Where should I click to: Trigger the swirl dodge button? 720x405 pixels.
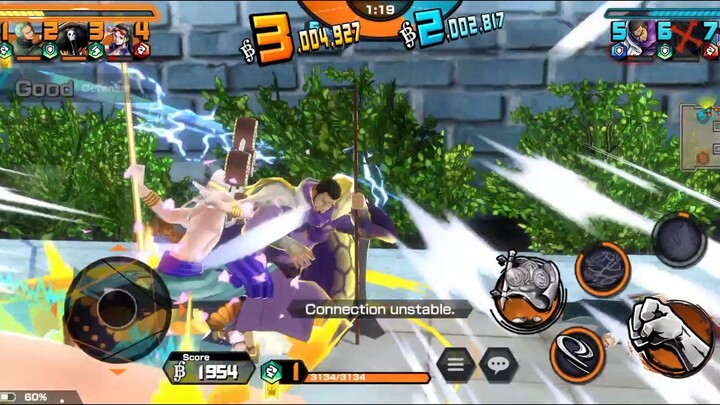tap(577, 352)
